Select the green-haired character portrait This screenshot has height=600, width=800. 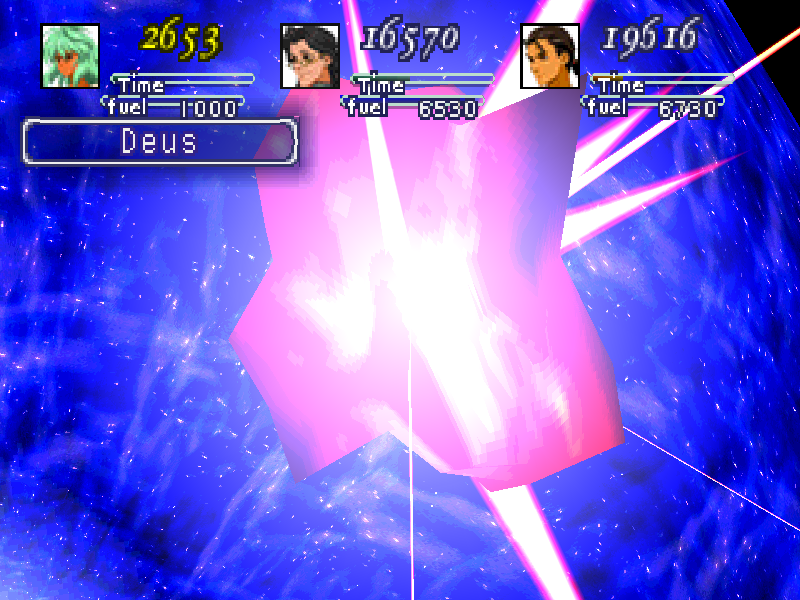coord(70,56)
